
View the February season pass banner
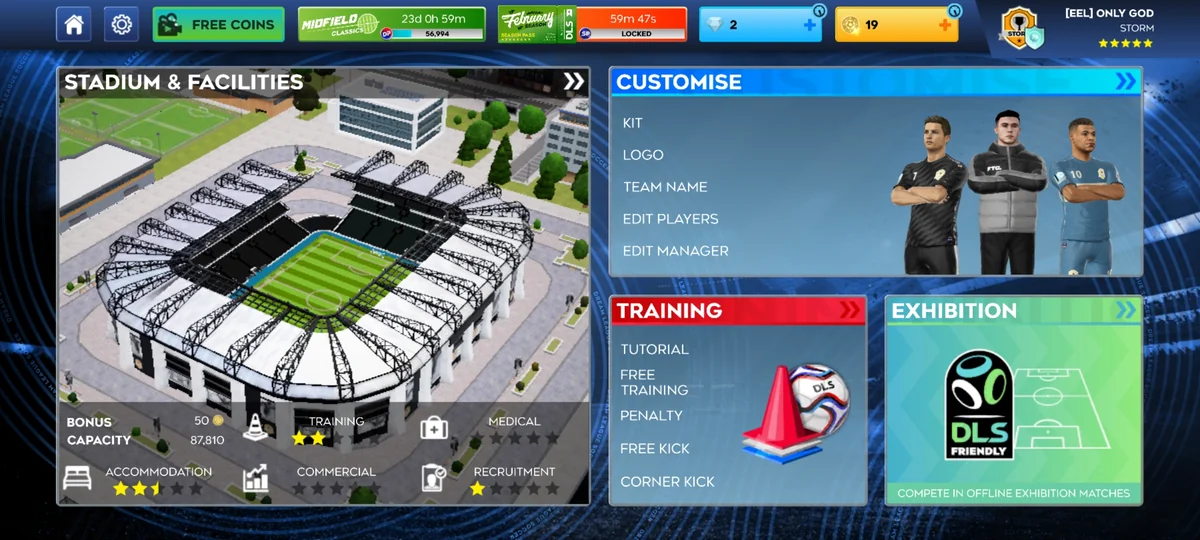pyautogui.click(x=592, y=24)
